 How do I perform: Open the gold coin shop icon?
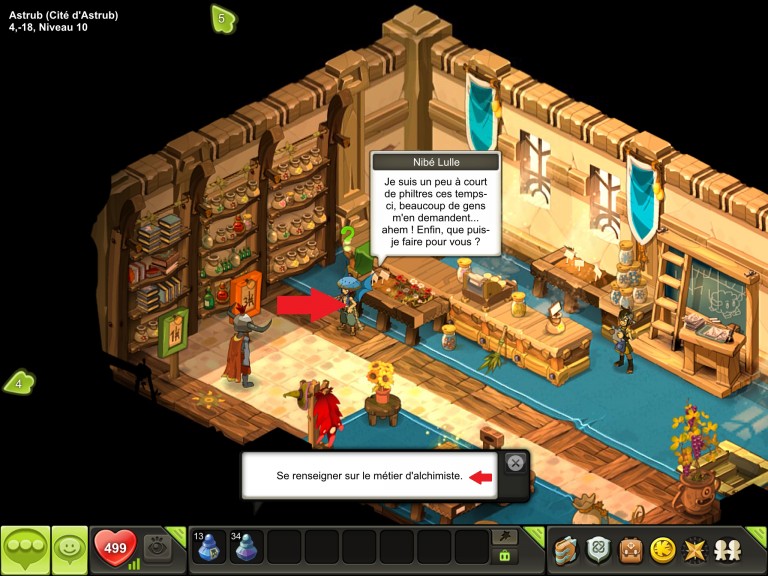click(x=661, y=549)
